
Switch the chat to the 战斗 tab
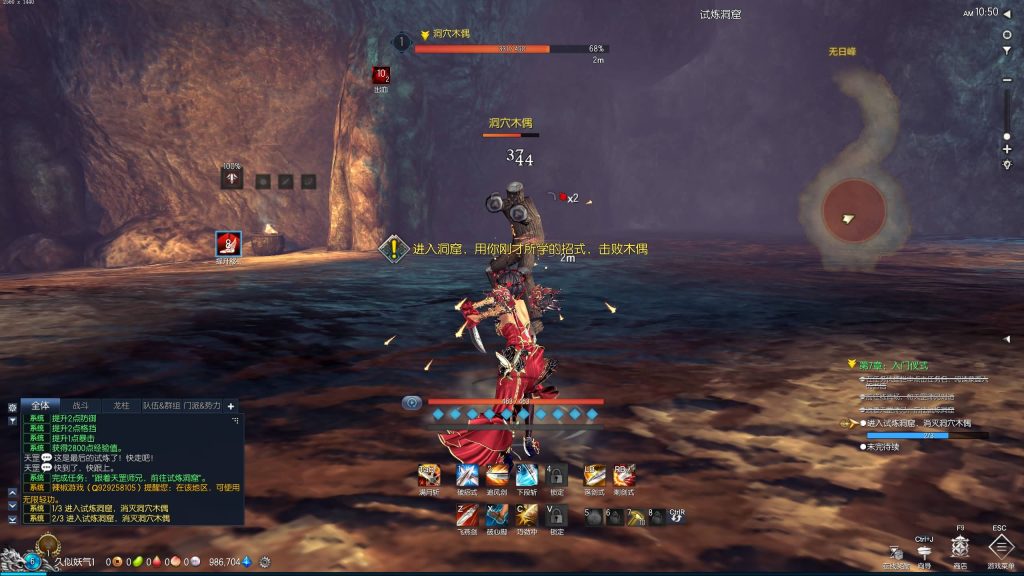click(81, 406)
